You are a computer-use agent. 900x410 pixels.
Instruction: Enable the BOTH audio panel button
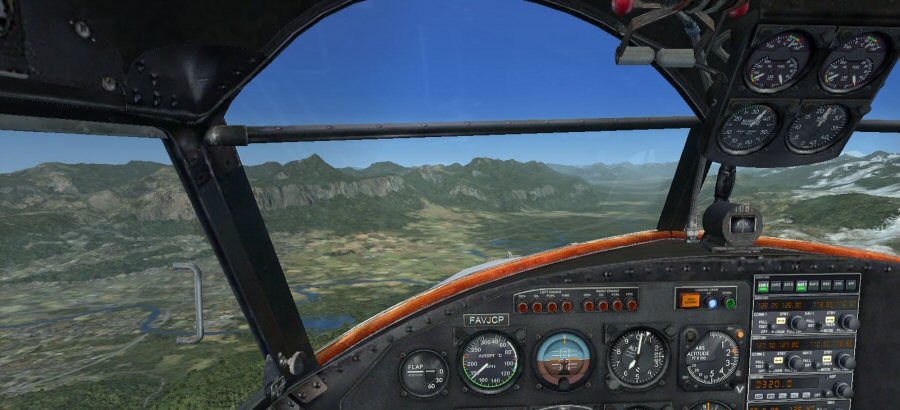[x=788, y=286]
